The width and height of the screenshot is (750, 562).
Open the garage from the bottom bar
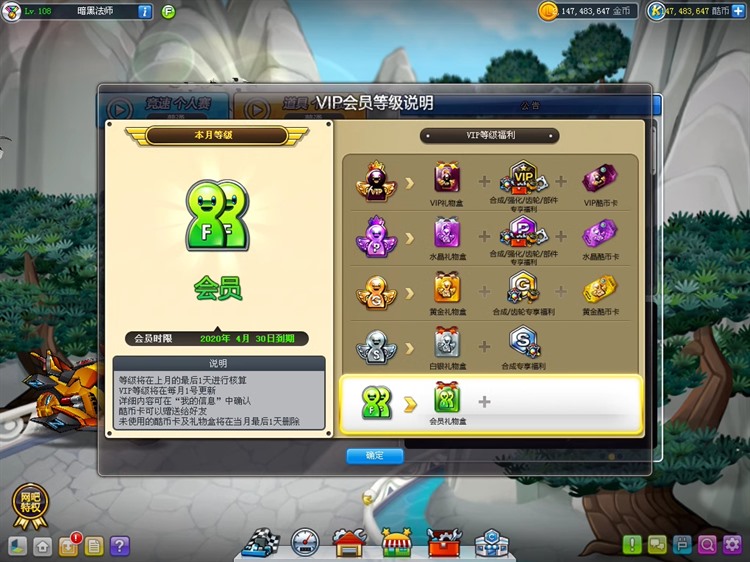click(x=349, y=543)
